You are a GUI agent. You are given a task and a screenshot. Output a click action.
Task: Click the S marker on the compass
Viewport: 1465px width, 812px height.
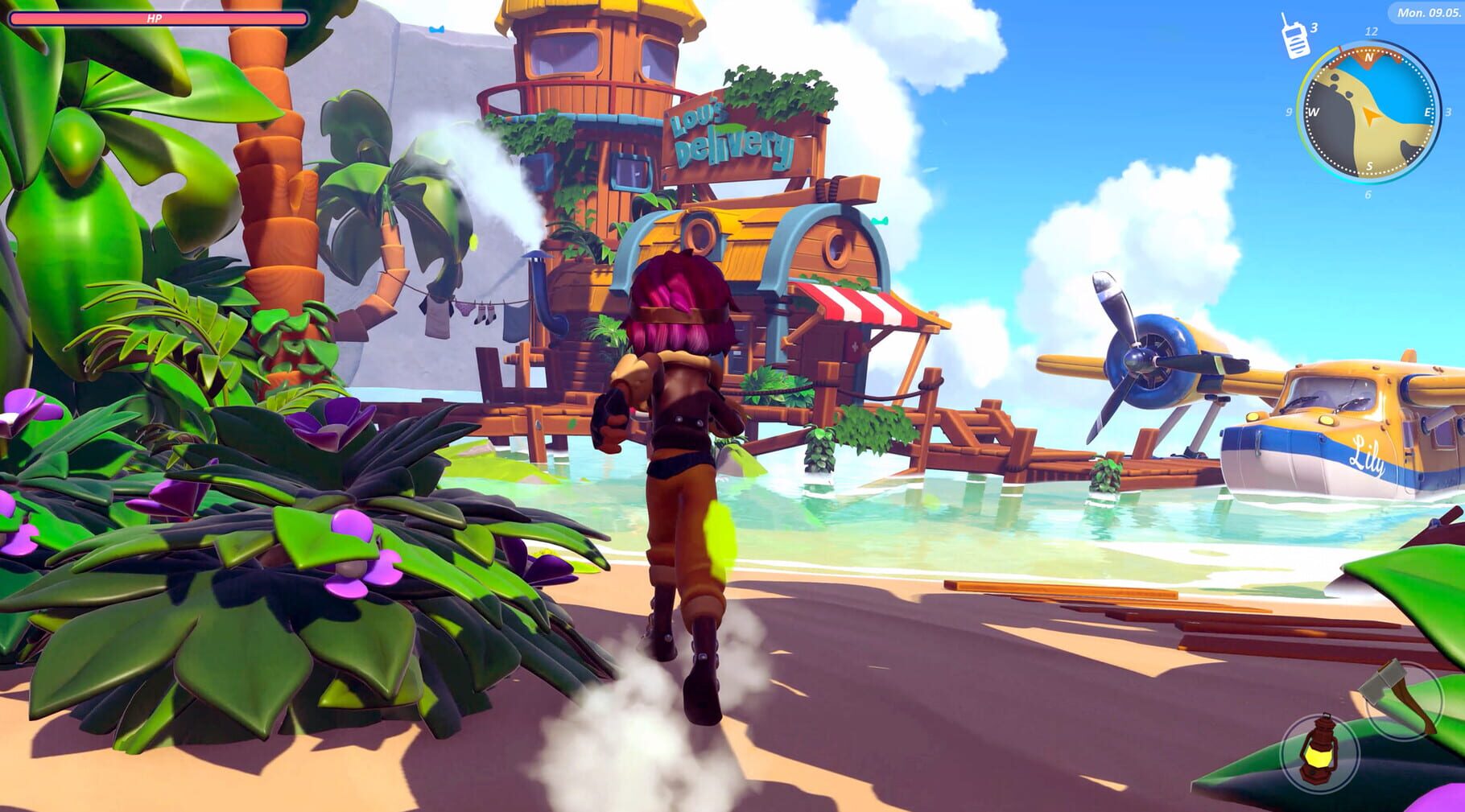[x=1368, y=163]
